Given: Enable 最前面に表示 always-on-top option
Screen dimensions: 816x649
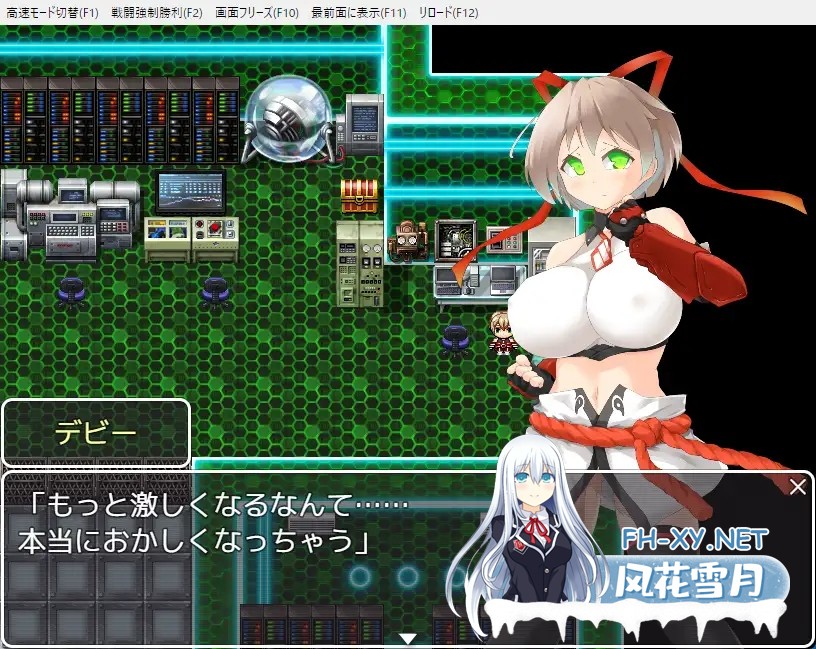Looking at the screenshot, I should pos(358,13).
